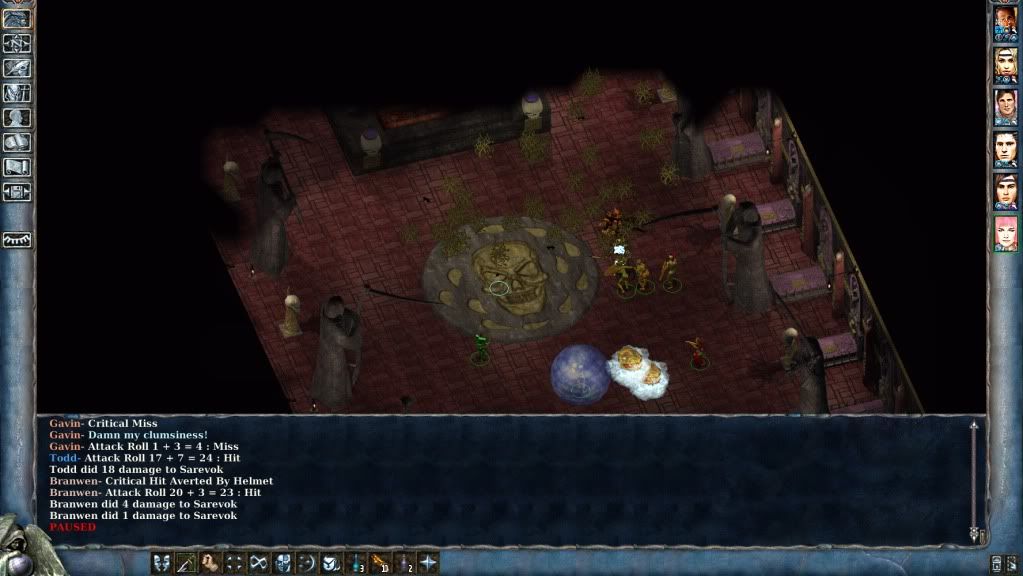This screenshot has height=576, width=1023.
Task: Open the options floppy disk icon
Action: 17,192
